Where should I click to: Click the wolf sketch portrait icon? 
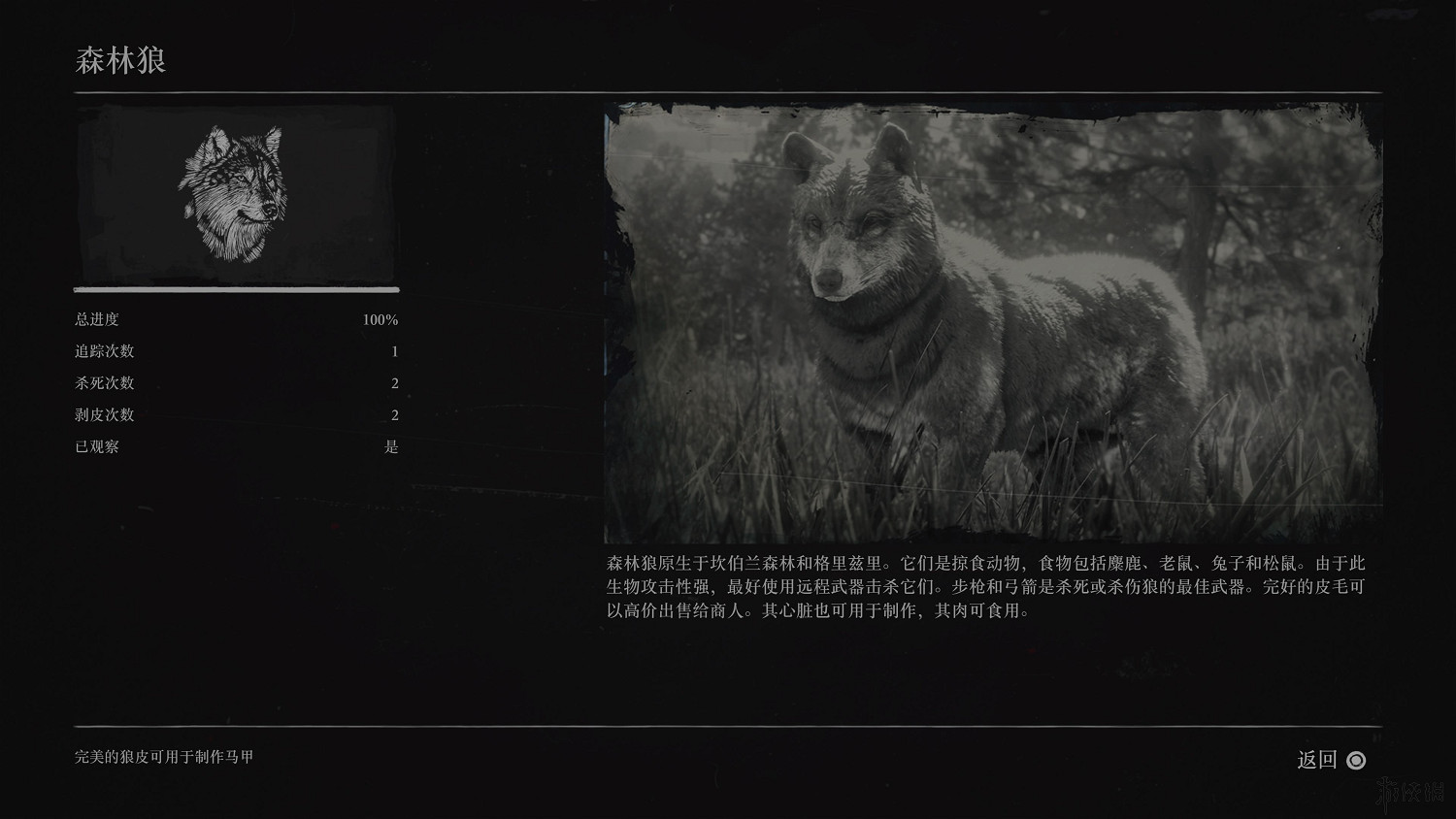[233, 194]
